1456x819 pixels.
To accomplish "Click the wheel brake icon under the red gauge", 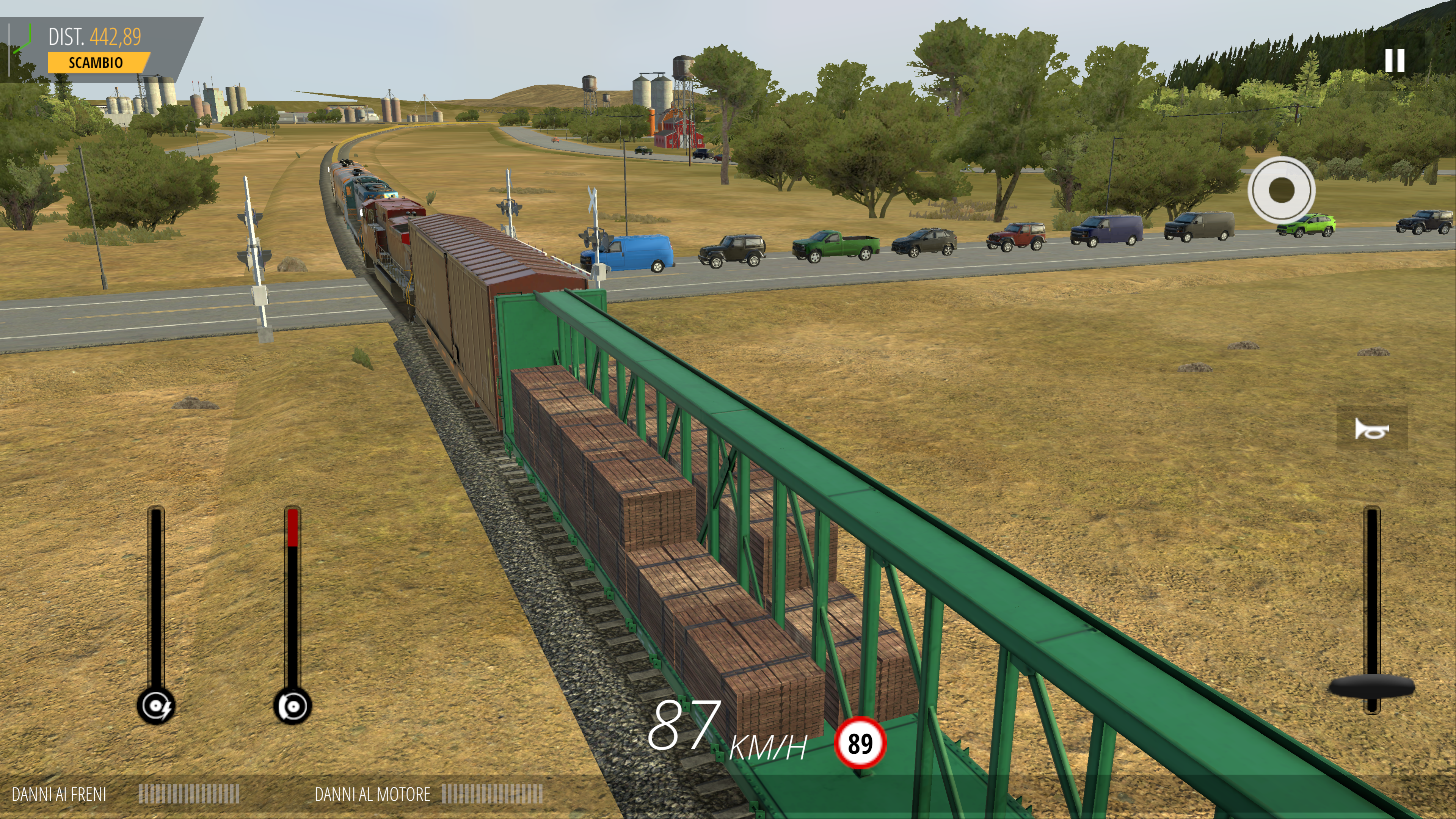I will (x=292, y=706).
